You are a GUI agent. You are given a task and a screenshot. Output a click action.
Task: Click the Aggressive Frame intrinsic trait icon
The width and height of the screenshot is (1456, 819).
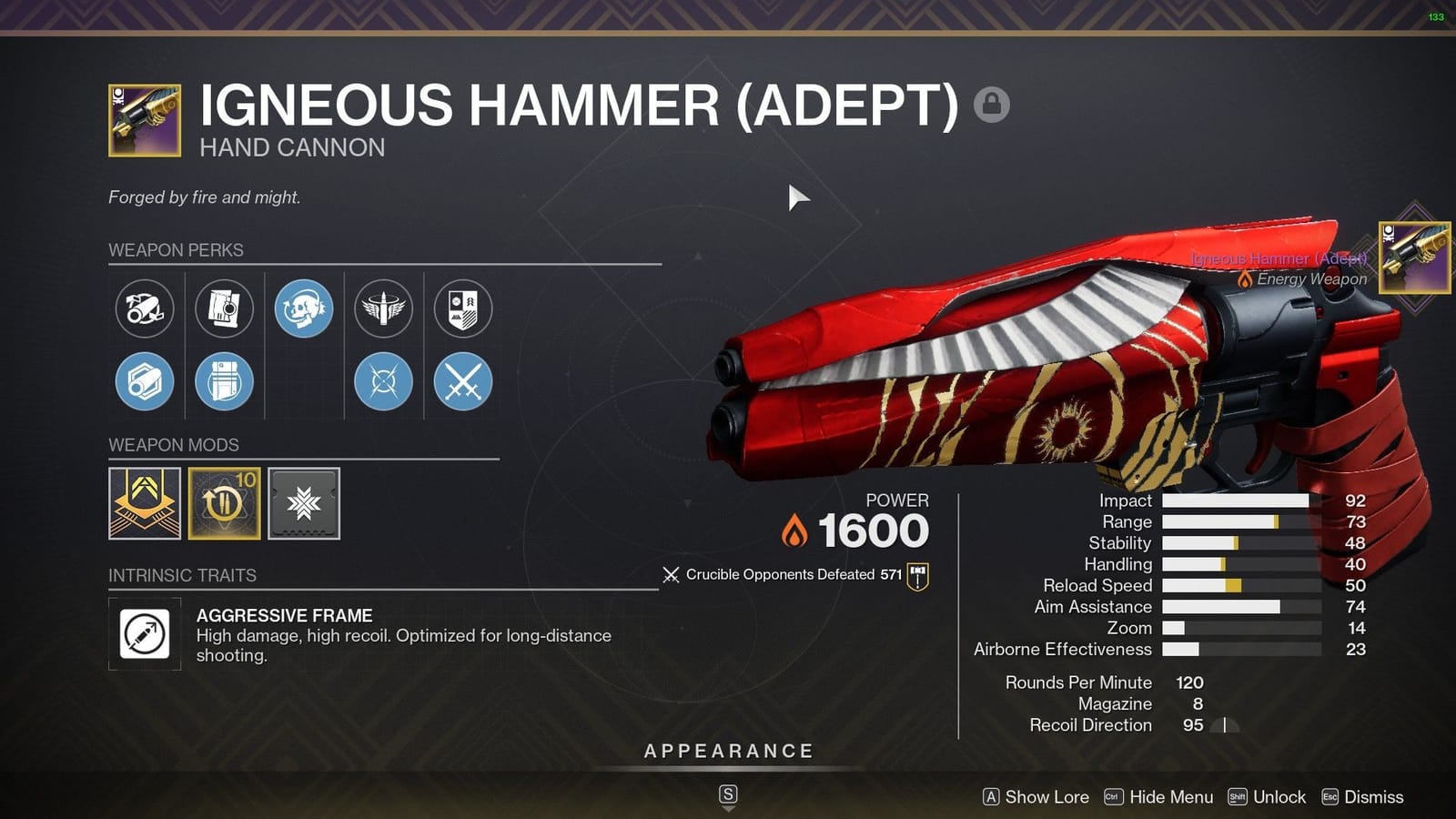(x=145, y=635)
